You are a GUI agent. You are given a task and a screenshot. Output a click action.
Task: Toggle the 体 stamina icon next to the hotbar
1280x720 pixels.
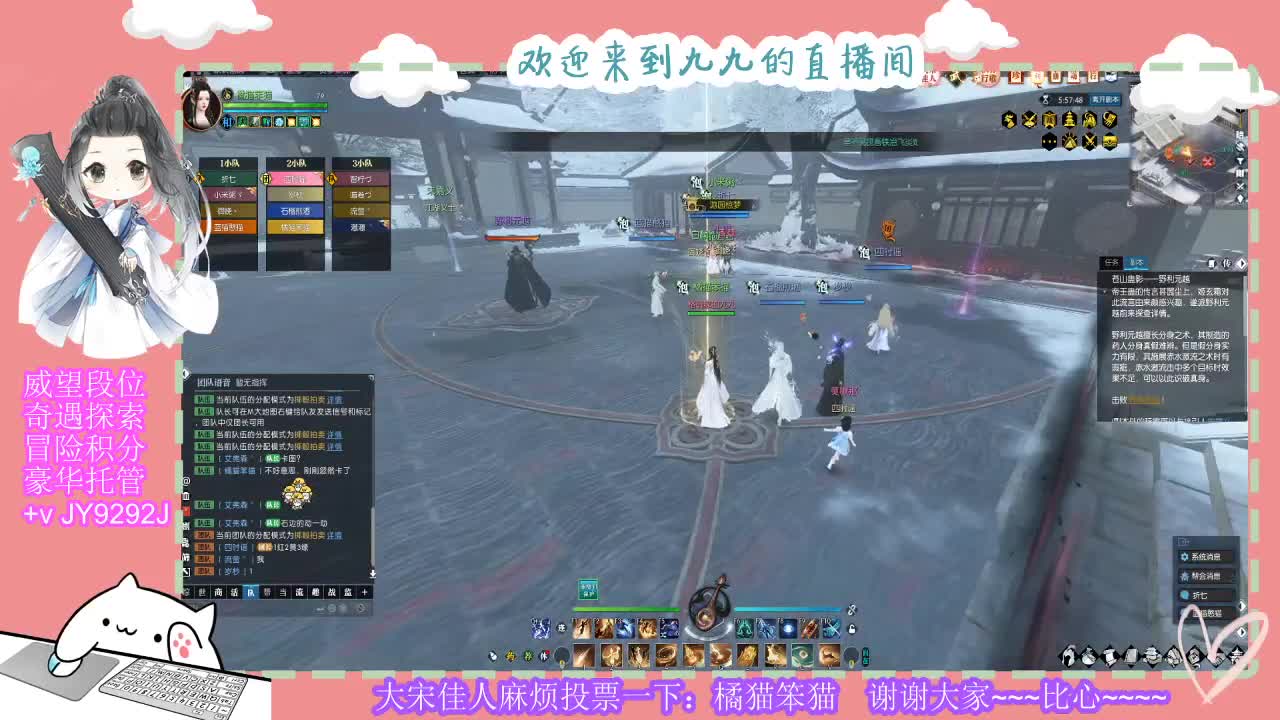pos(544,656)
